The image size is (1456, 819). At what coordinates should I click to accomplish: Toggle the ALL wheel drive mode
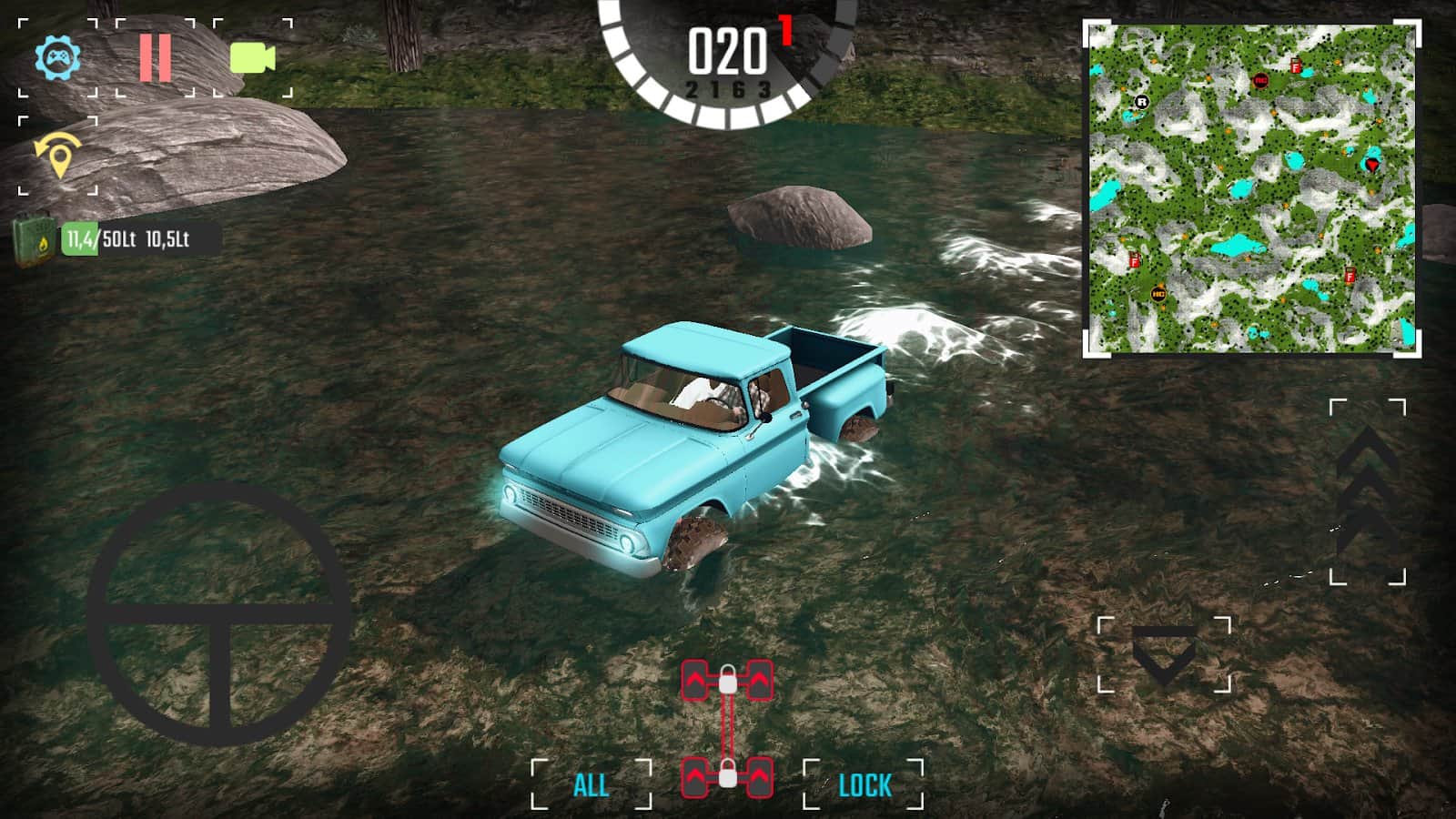591,784
